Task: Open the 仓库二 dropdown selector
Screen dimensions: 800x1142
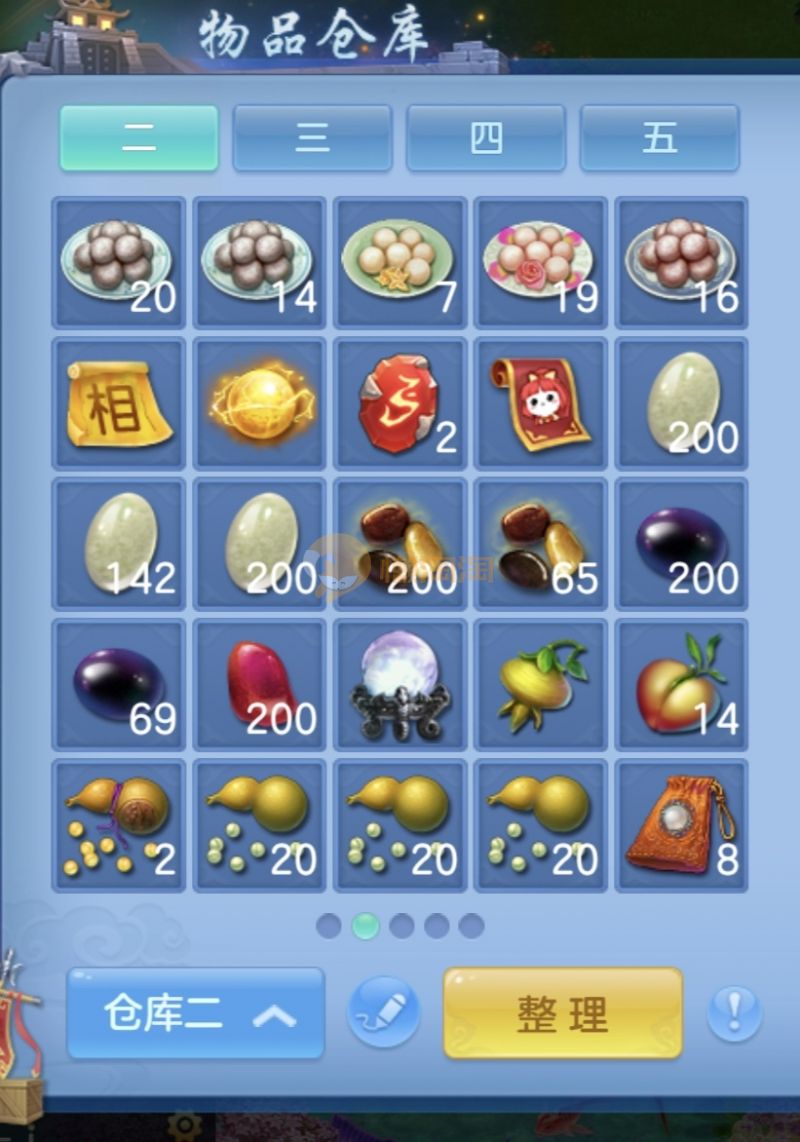Action: [196, 1013]
